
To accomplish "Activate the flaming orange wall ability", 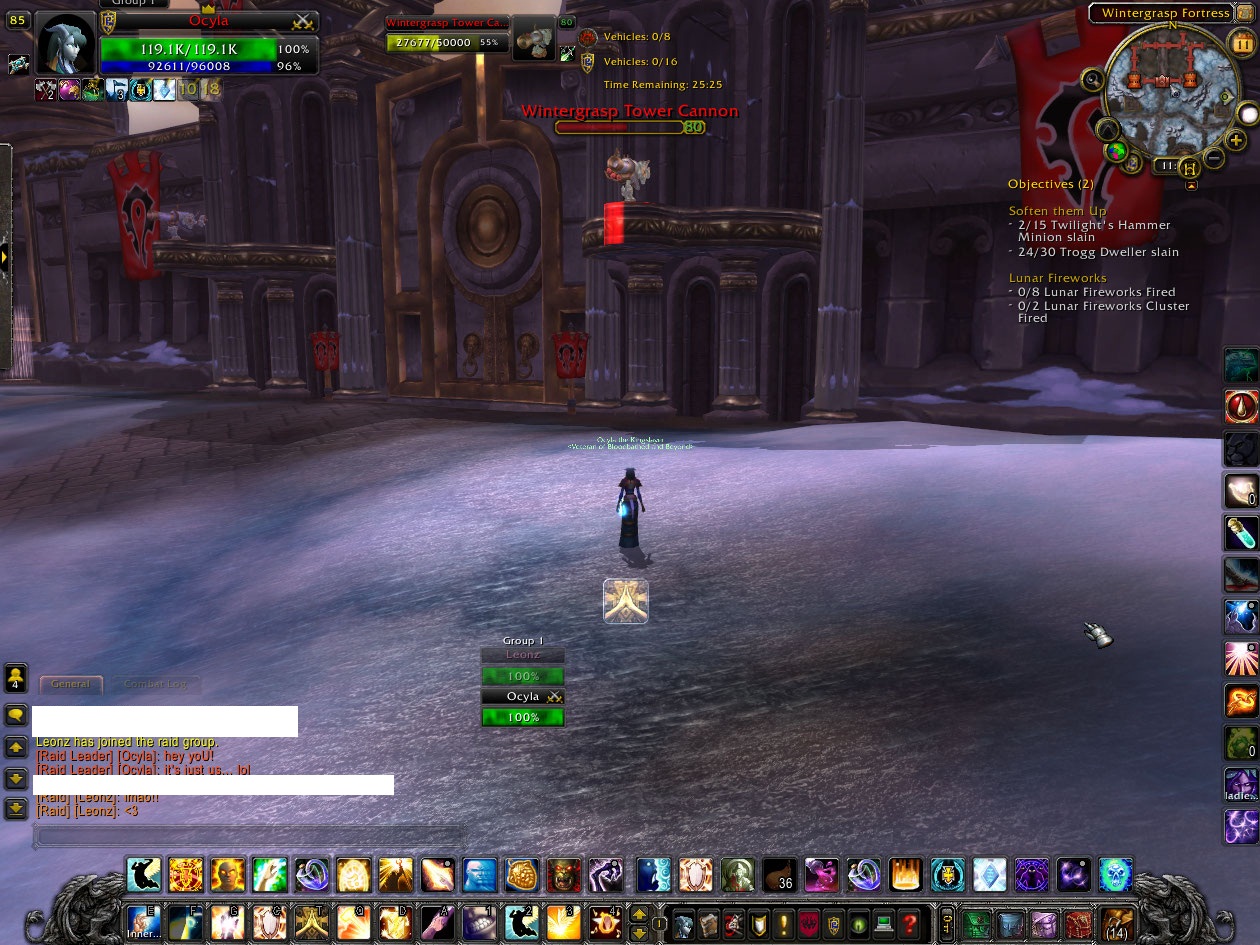I will pos(906,875).
